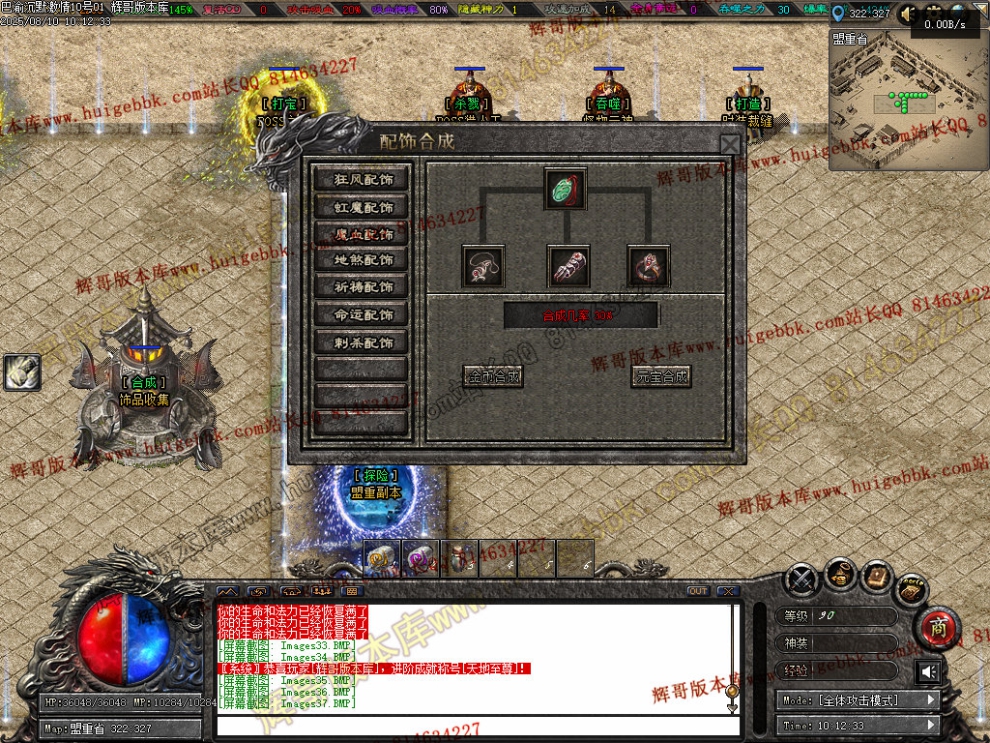
Task: Select the 命运配饰 category
Action: [363, 314]
